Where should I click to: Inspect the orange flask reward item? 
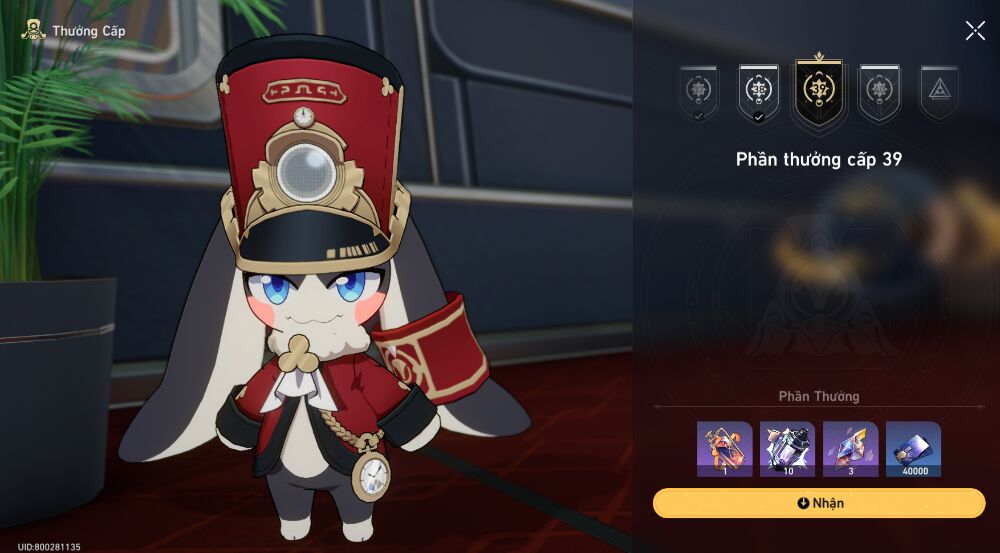click(x=725, y=449)
